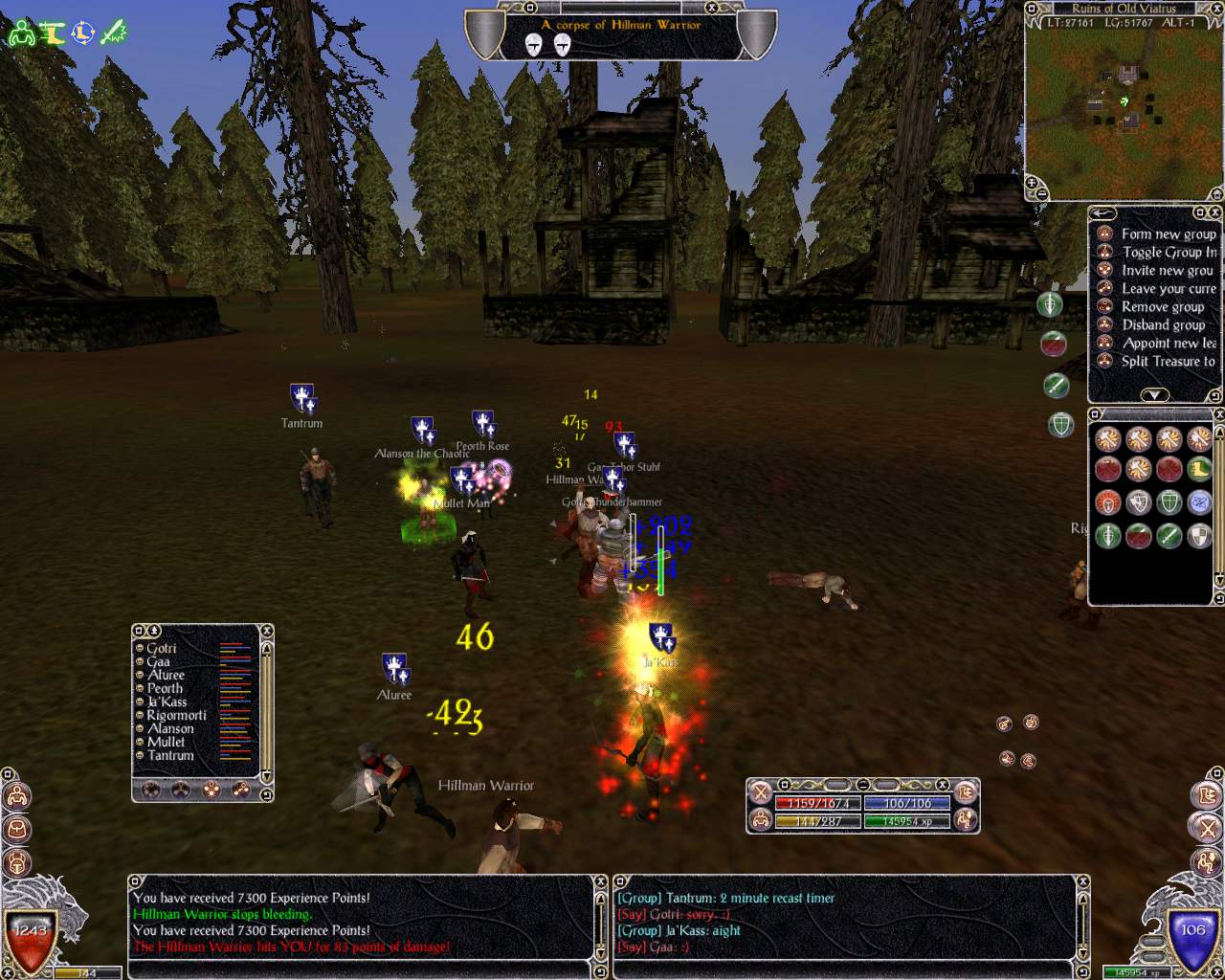Select Rigormorti in the group list

(176, 715)
